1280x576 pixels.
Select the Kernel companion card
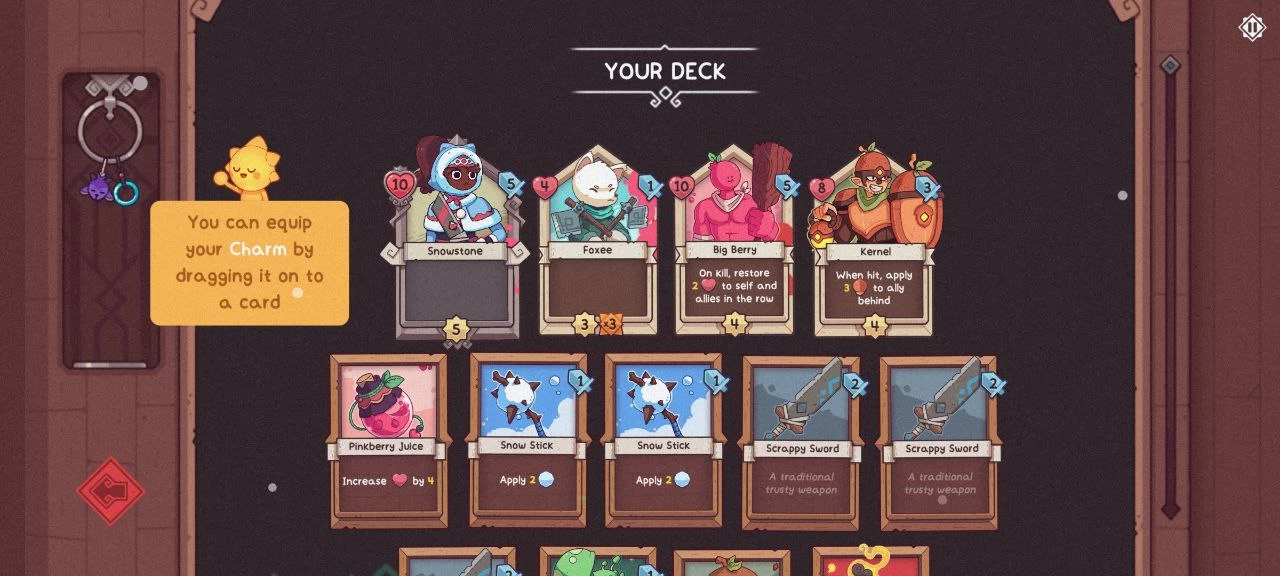point(874,244)
